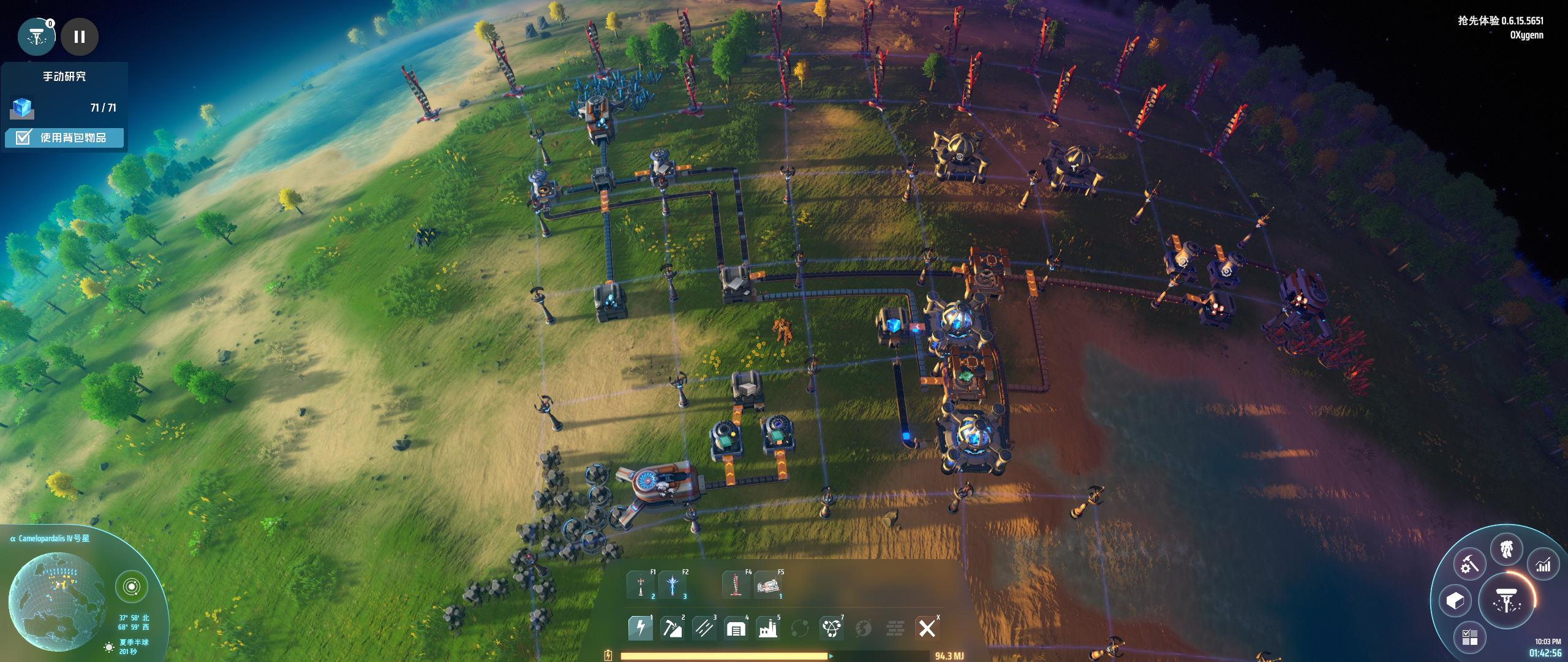Select the storage warehouse build category
The width and height of the screenshot is (1568, 662).
(736, 628)
